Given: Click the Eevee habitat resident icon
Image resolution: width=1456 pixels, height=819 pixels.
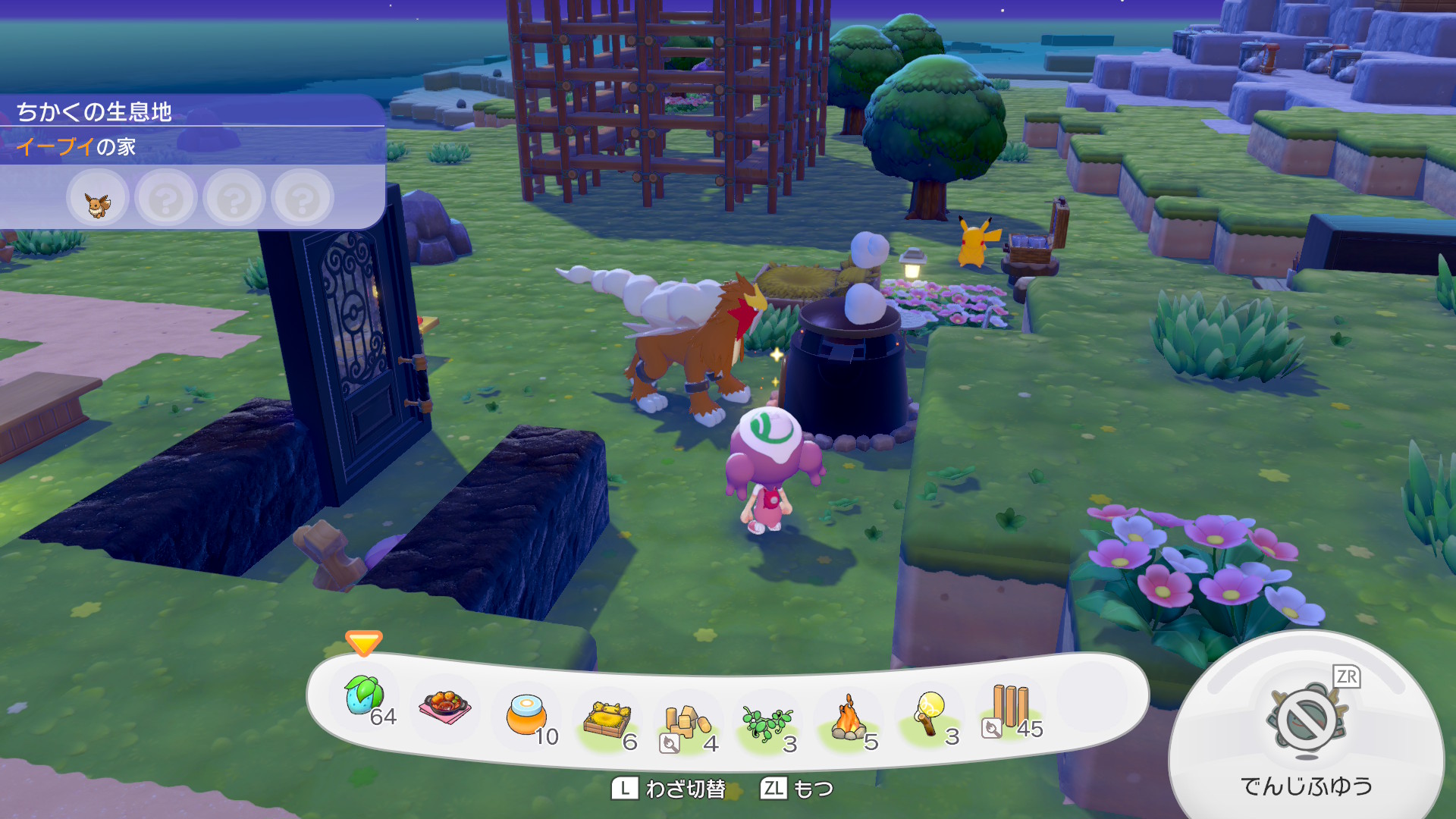Looking at the screenshot, I should pyautogui.click(x=98, y=201).
